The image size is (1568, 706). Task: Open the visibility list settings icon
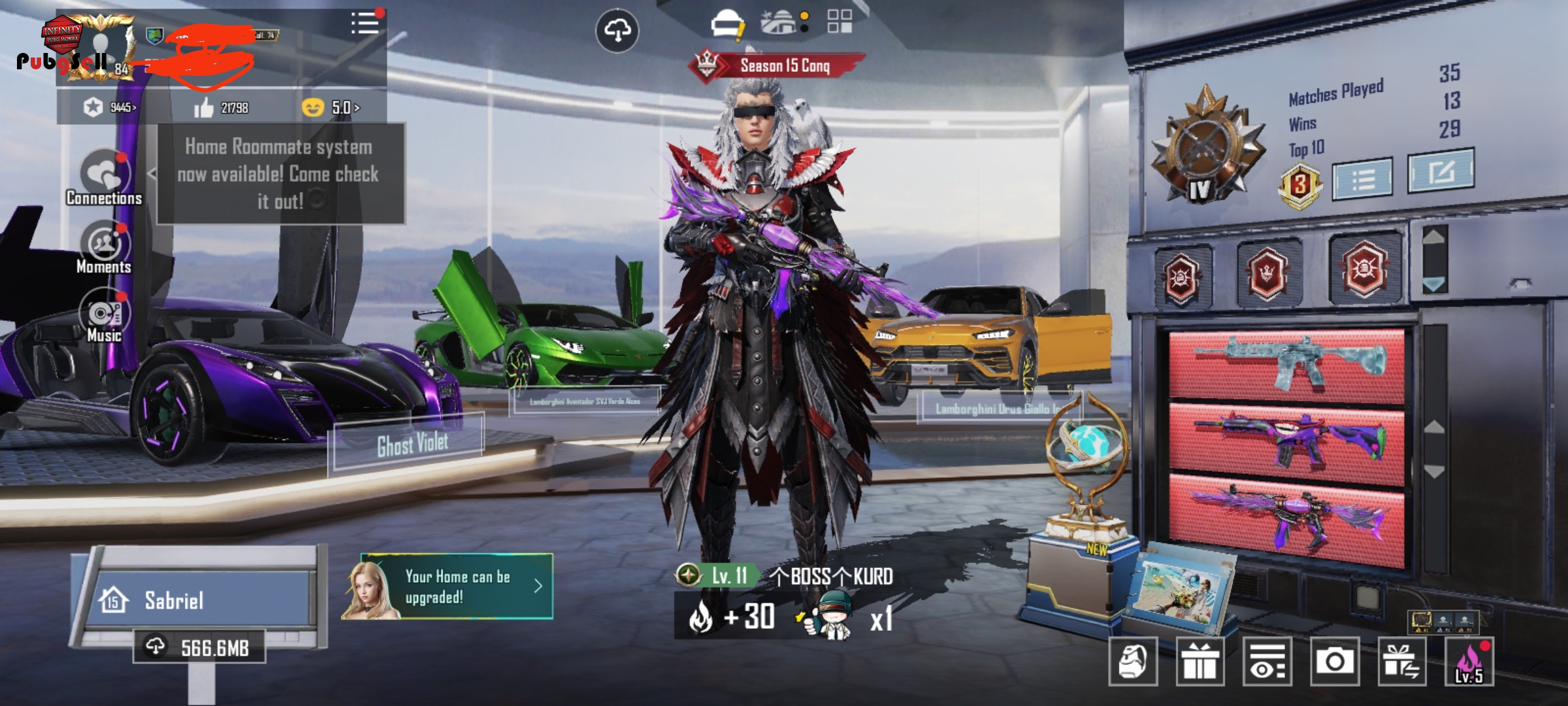coord(1267,662)
